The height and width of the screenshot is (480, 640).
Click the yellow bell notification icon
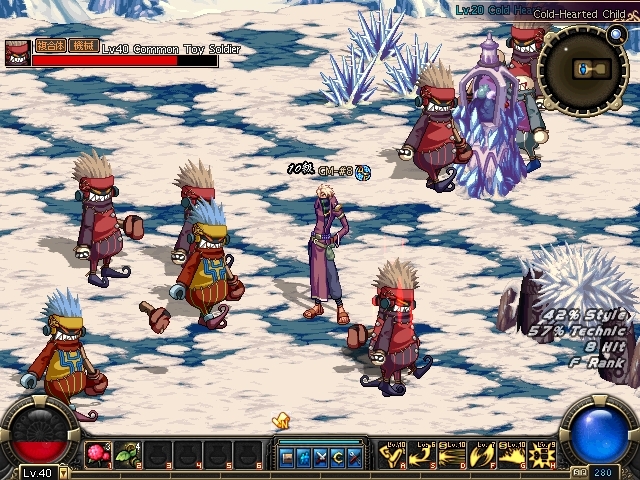[282, 422]
